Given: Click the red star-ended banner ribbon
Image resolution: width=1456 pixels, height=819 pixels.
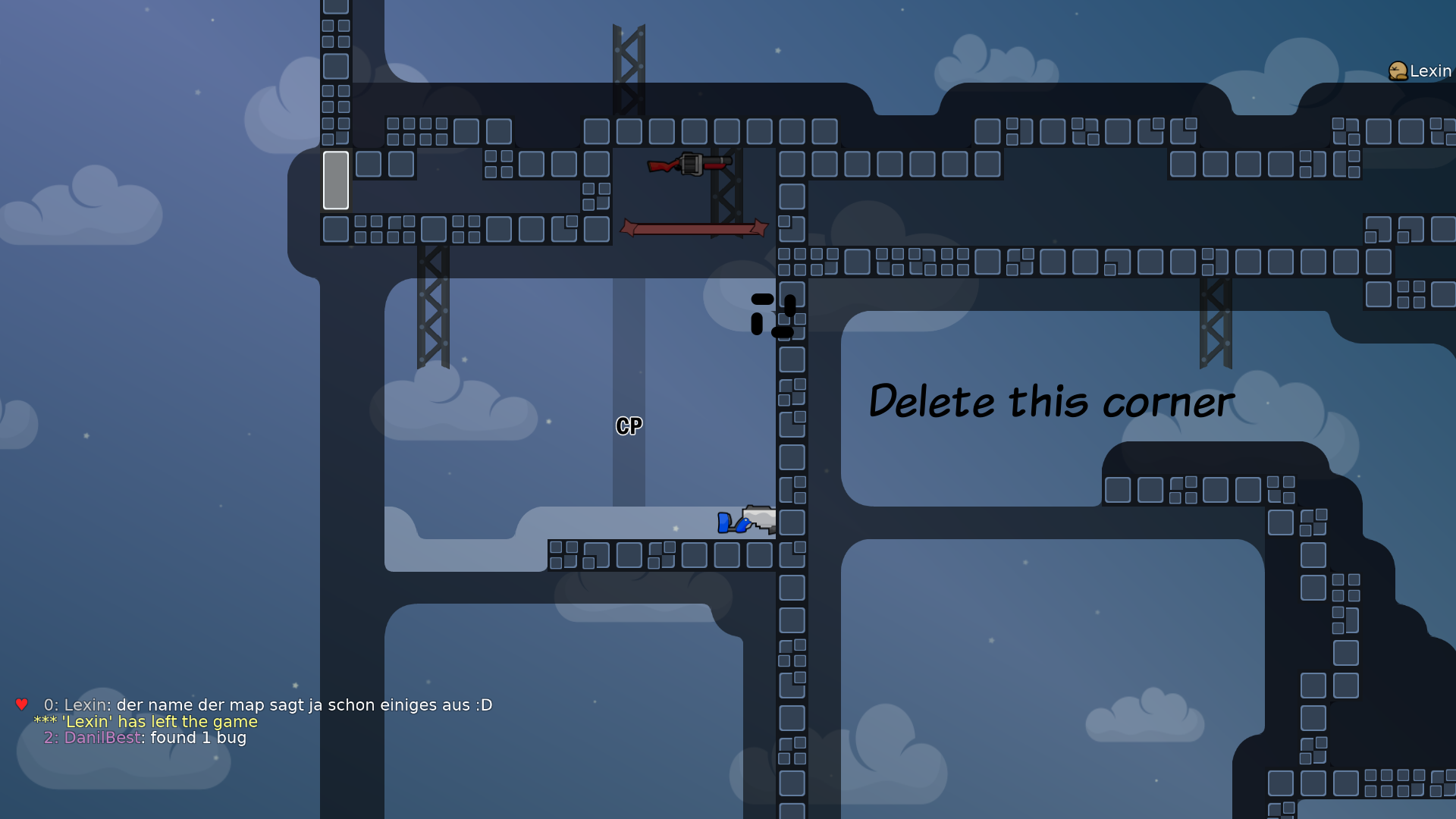Looking at the screenshot, I should [x=694, y=227].
